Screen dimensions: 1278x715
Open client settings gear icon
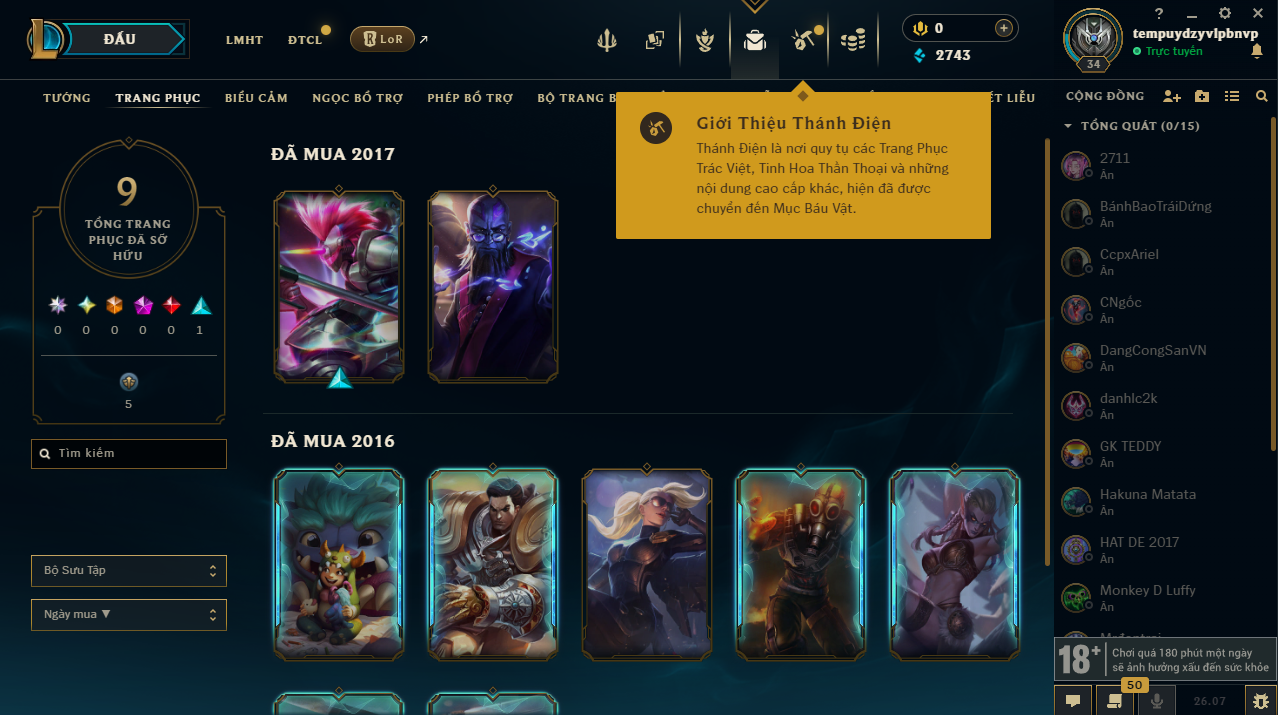[x=1225, y=13]
